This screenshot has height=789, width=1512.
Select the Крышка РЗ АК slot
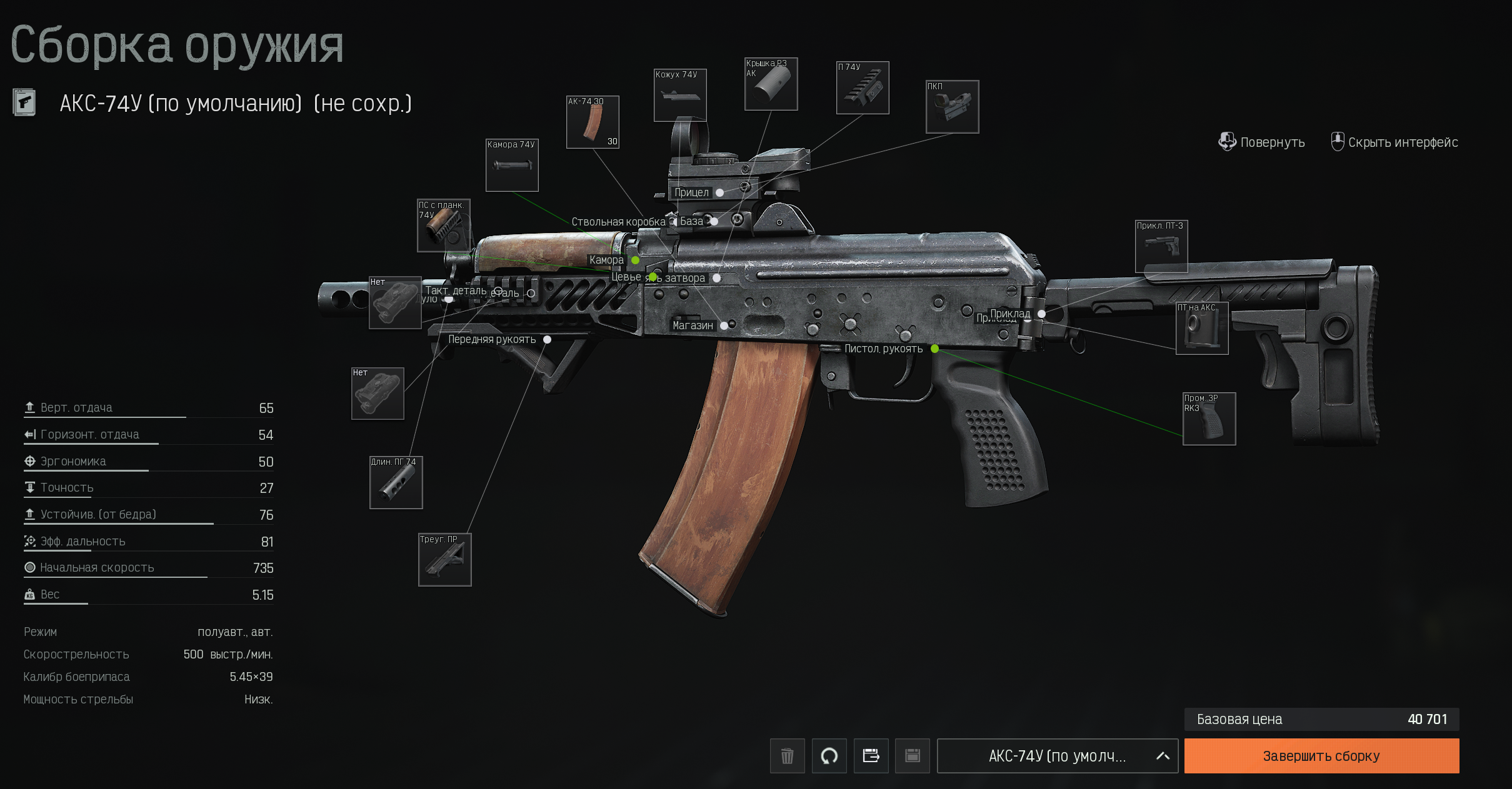pyautogui.click(x=771, y=84)
